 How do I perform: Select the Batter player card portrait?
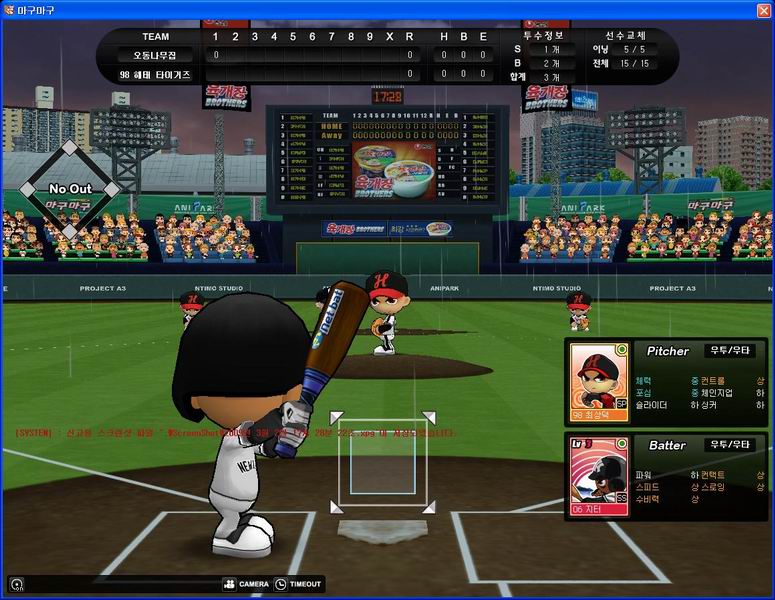click(x=599, y=476)
